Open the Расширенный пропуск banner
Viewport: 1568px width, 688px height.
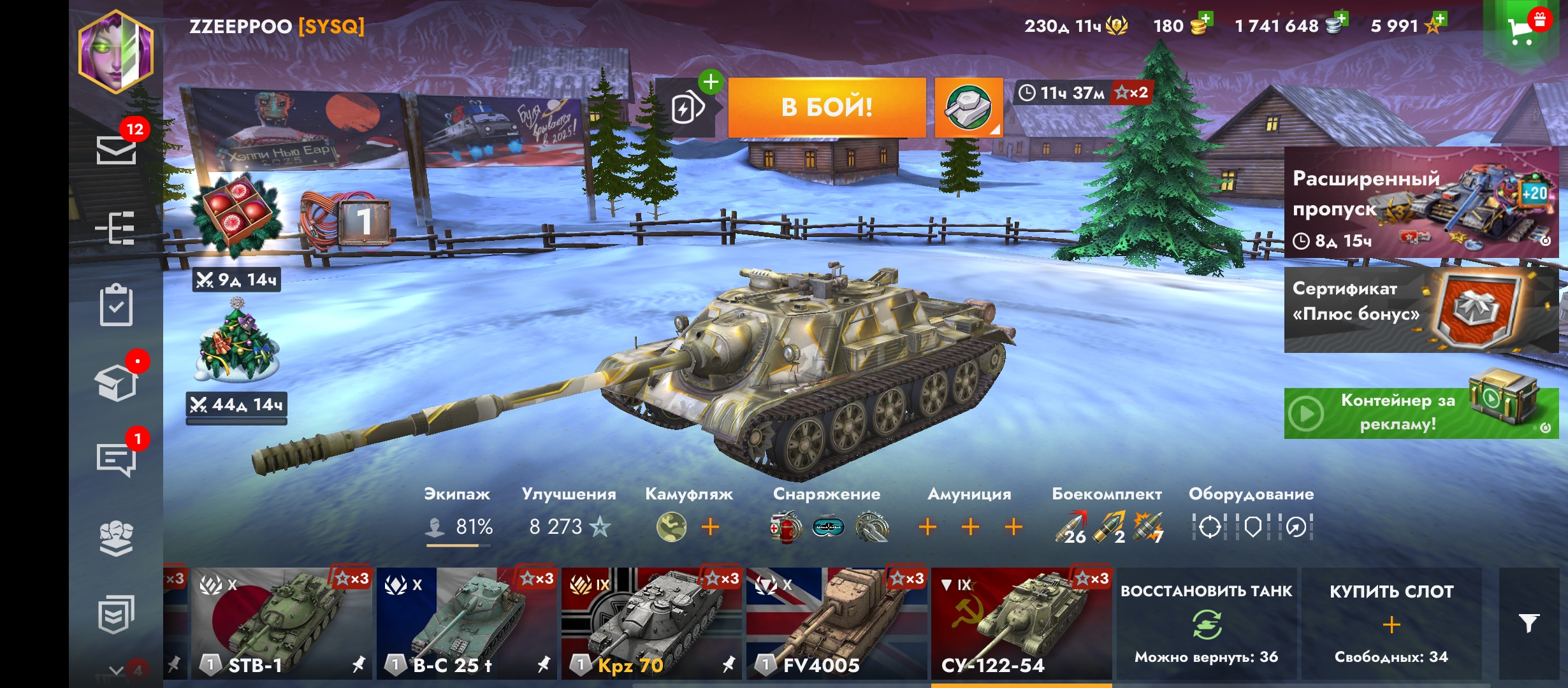[x=1421, y=203]
